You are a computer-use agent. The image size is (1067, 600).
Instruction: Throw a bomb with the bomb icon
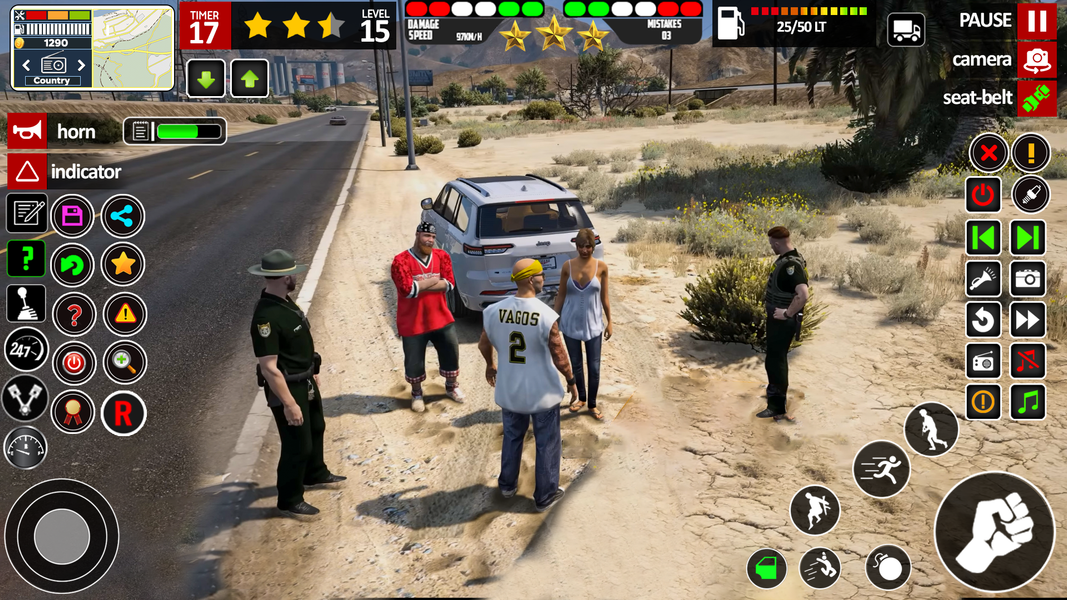(888, 568)
